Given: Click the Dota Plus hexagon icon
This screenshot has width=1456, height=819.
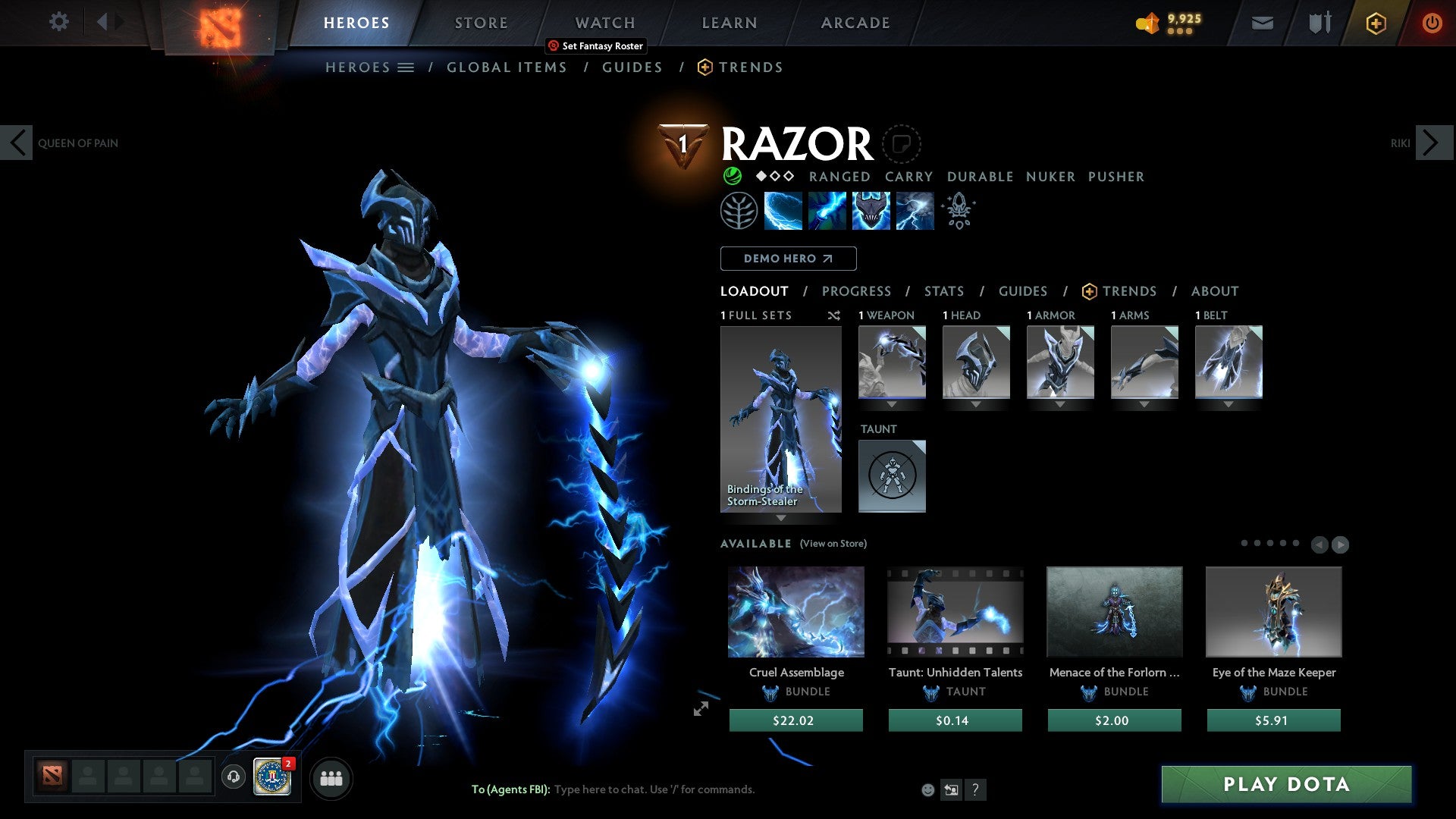Looking at the screenshot, I should (1376, 23).
